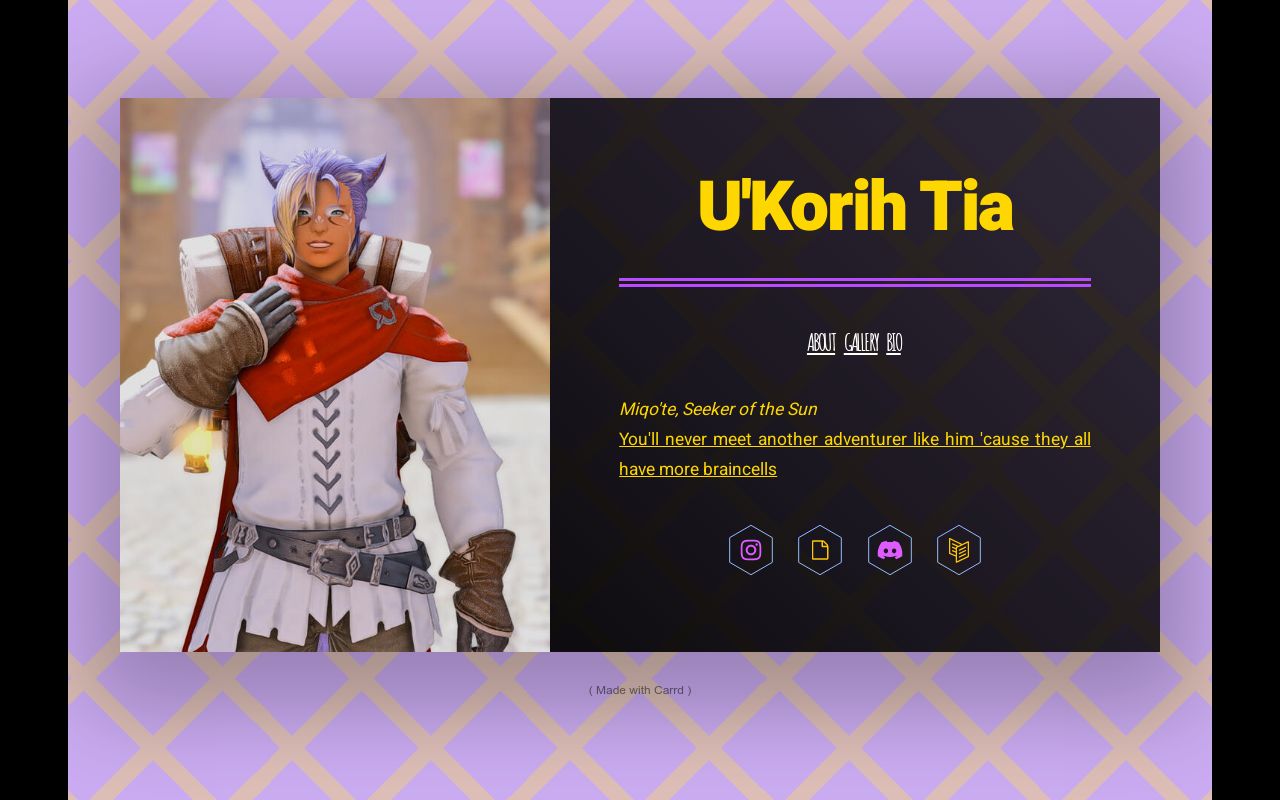Click the file icon between Instagram and Discord

tap(820, 549)
